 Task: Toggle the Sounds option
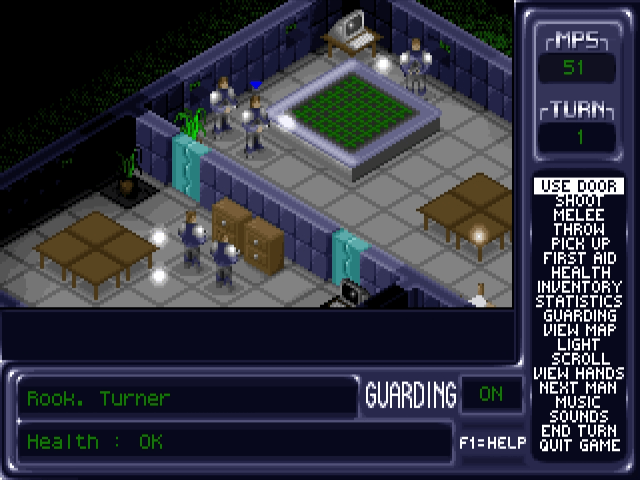579,416
